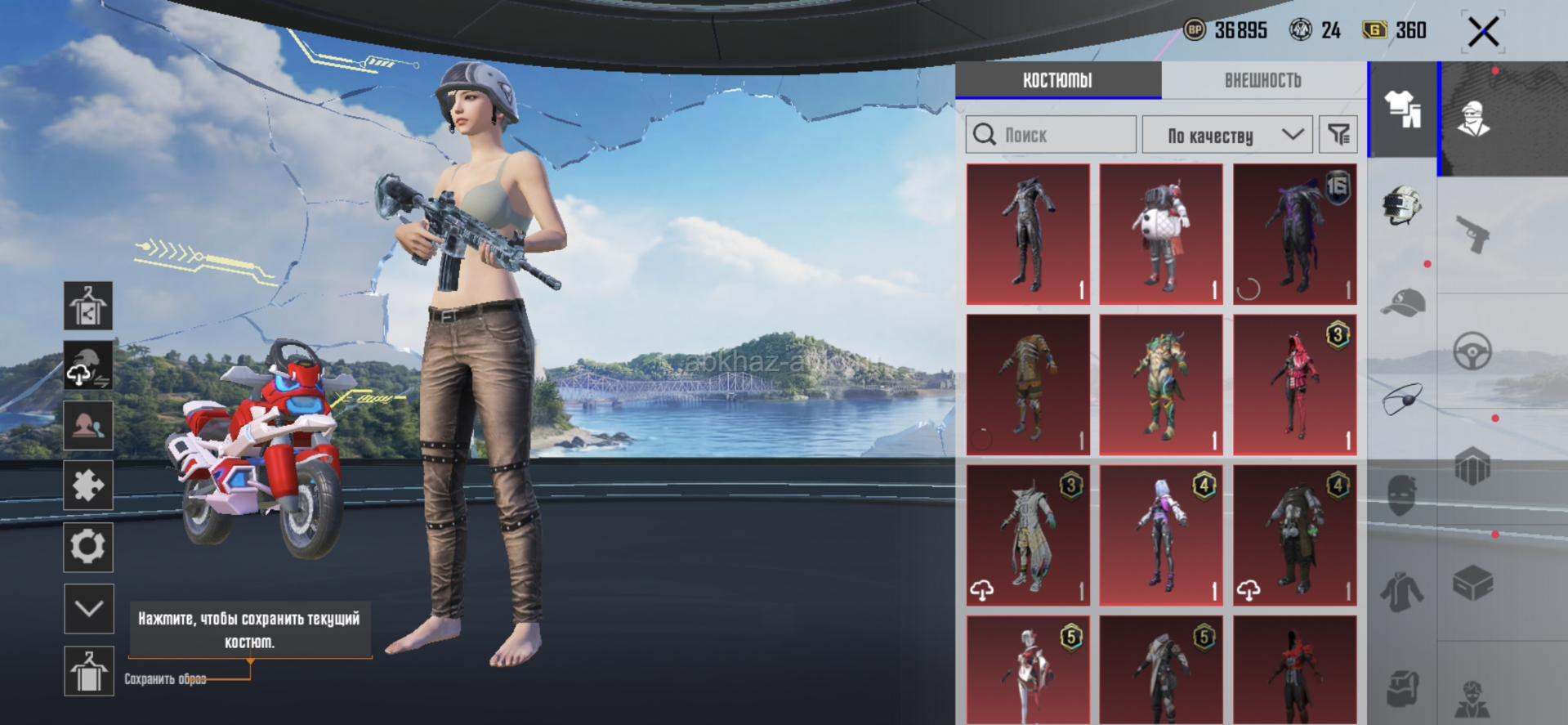Click the puzzle piece button

[x=88, y=486]
